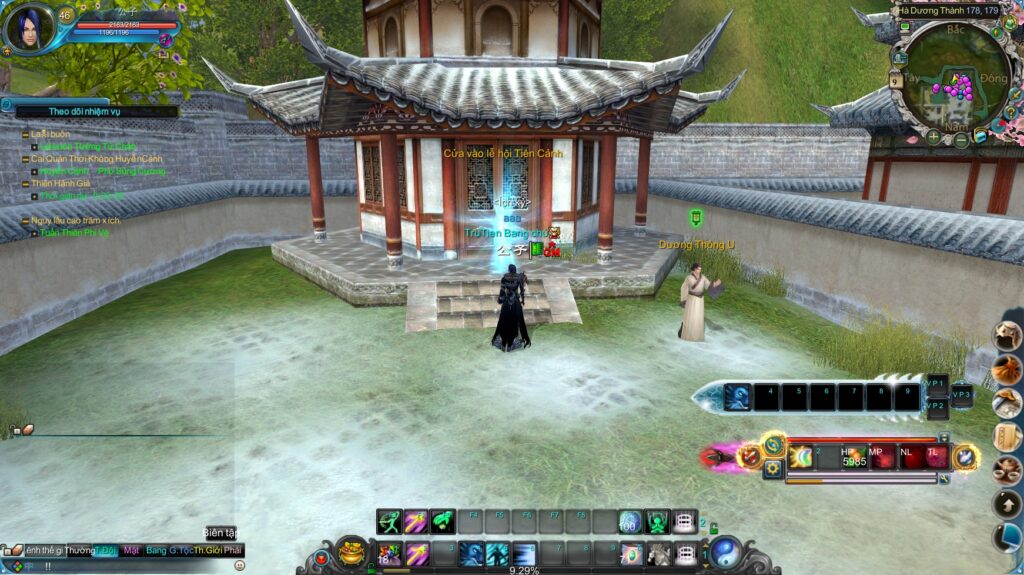The height and width of the screenshot is (575, 1024).
Task: Open the Lãi buôn quest entry
Action: tap(41, 134)
